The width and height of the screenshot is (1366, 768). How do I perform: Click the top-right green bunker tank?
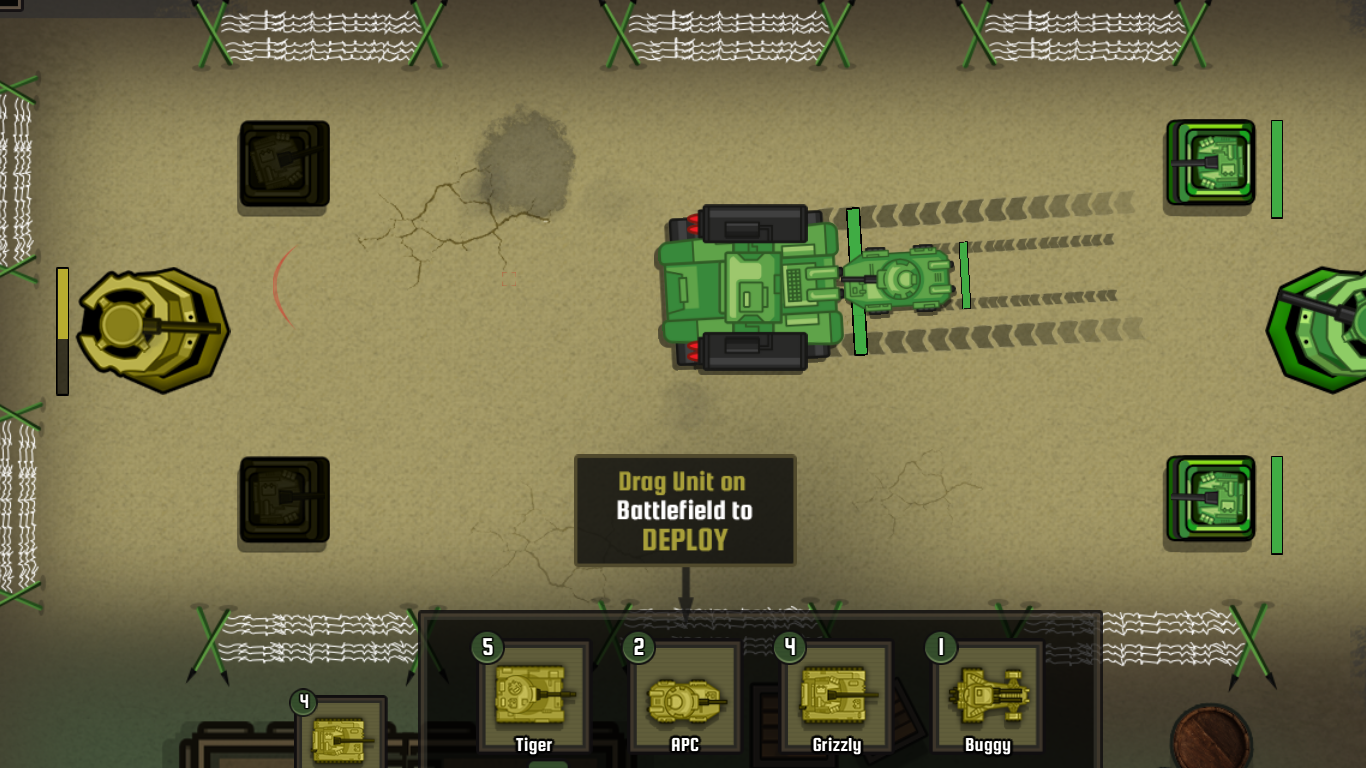pyautogui.click(x=1212, y=163)
